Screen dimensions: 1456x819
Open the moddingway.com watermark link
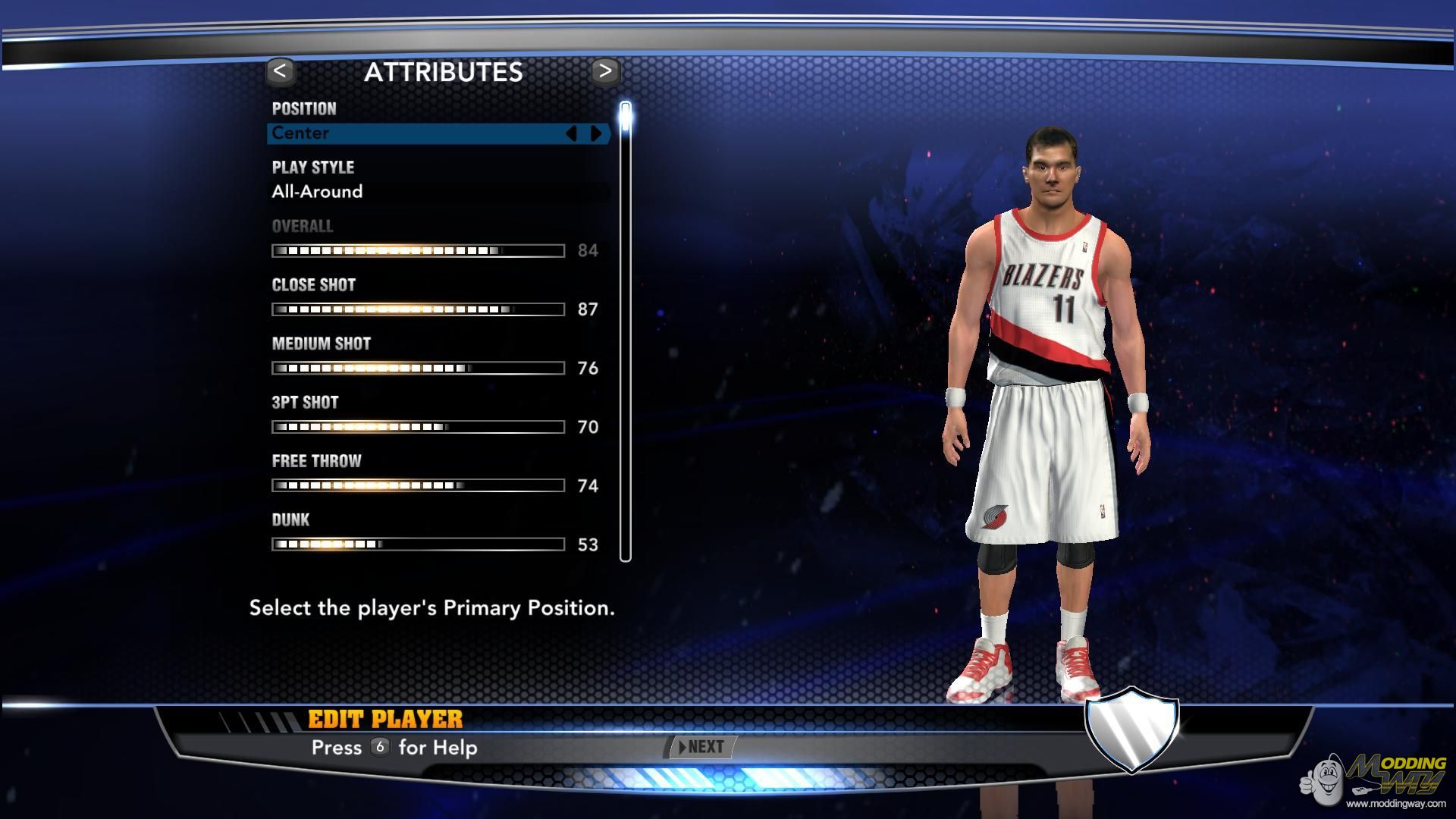1395,803
